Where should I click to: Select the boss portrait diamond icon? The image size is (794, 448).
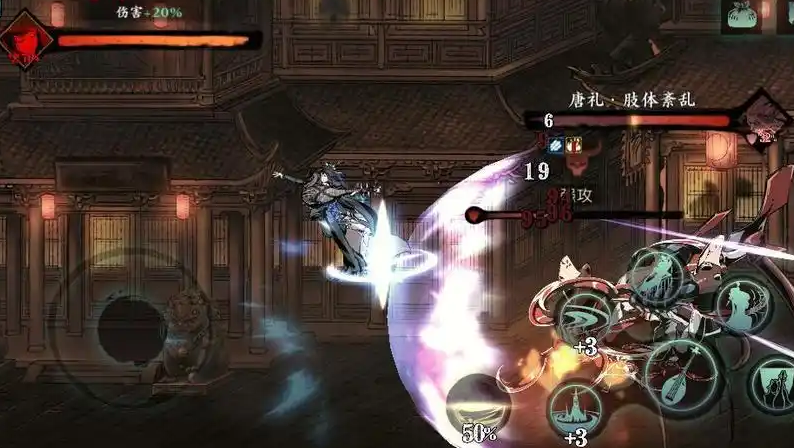pos(762,119)
